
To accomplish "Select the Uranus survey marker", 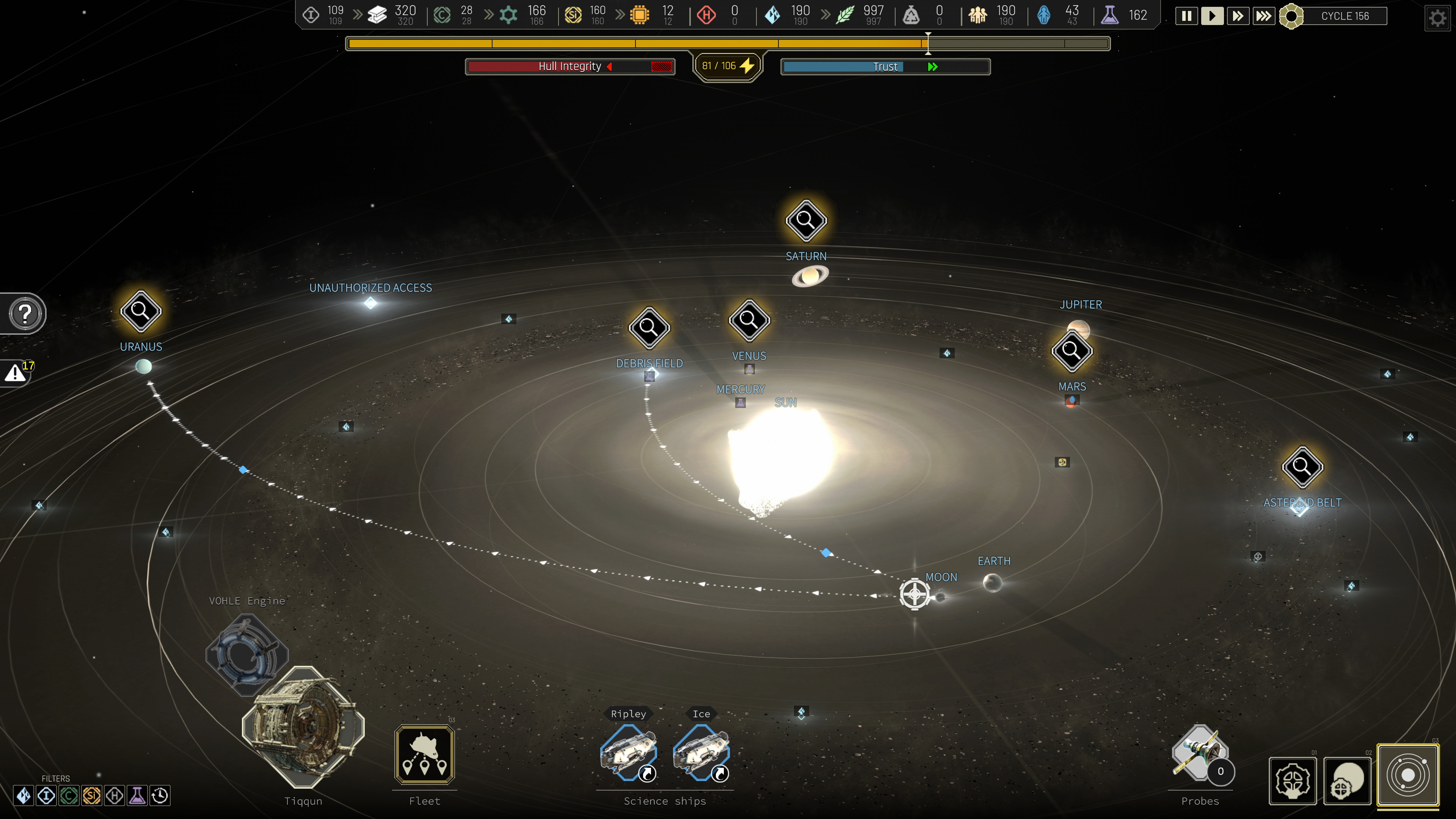I will pos(141,311).
